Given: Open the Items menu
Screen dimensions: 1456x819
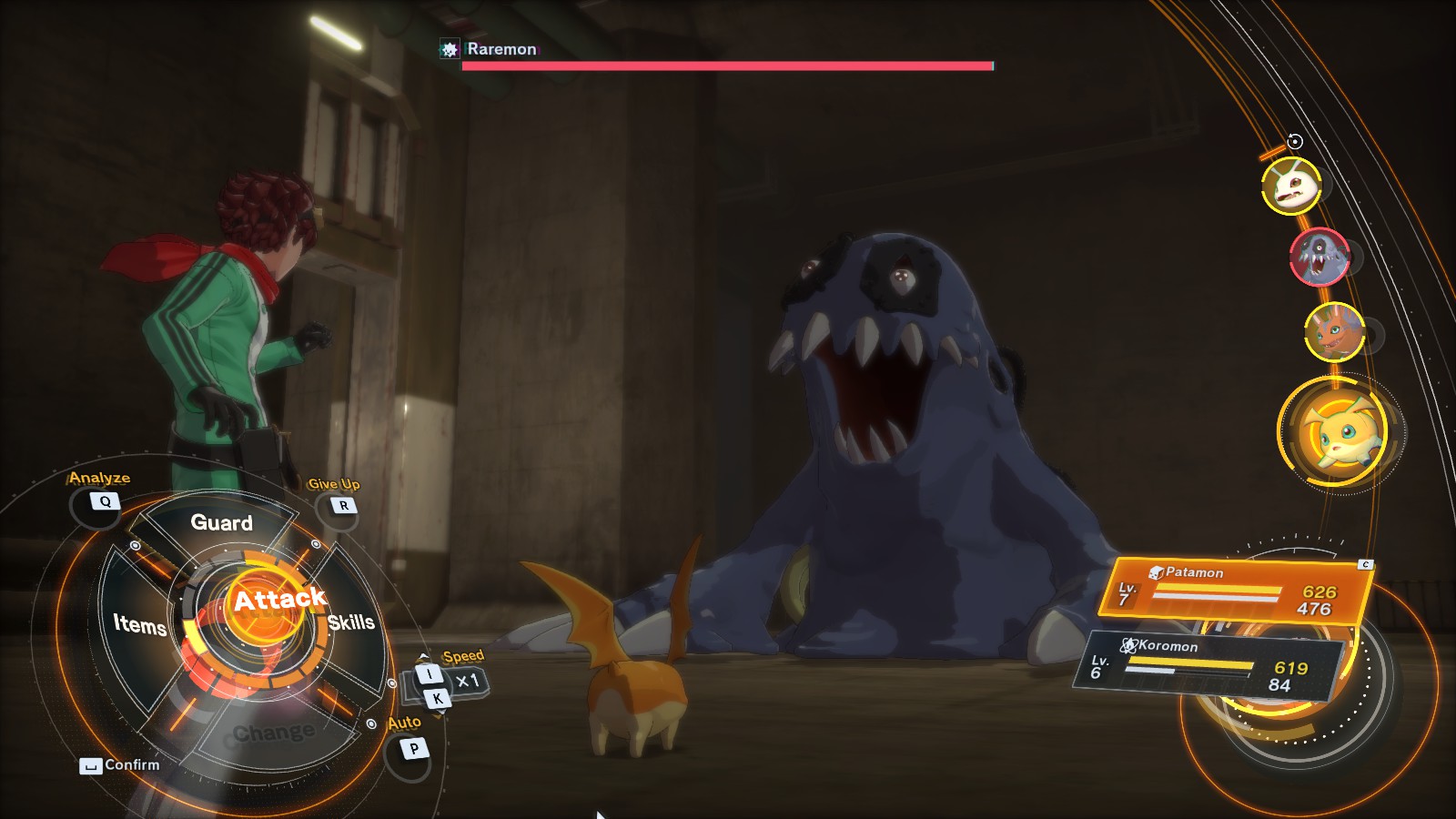Looking at the screenshot, I should 139,624.
